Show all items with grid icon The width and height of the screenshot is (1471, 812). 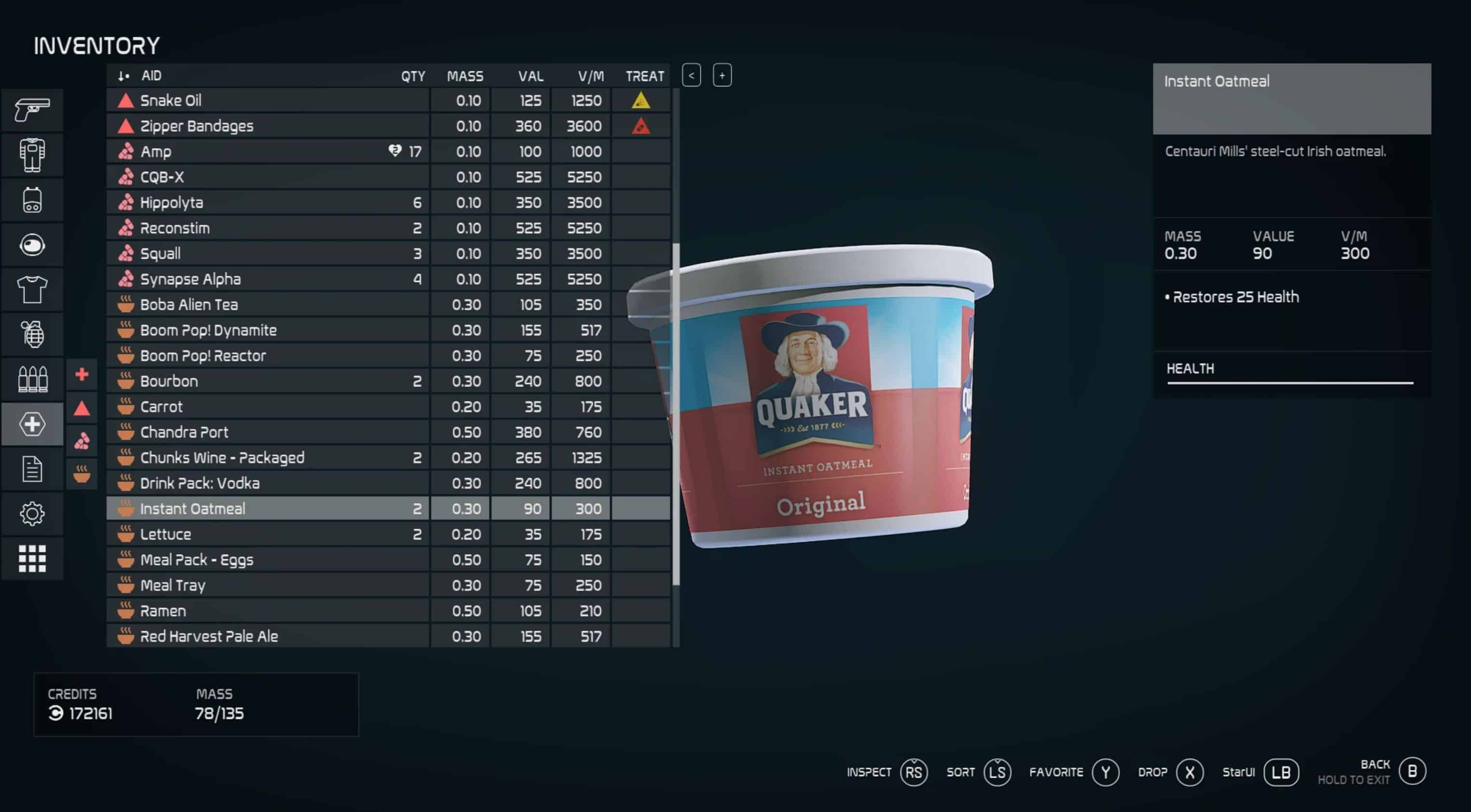pyautogui.click(x=32, y=558)
